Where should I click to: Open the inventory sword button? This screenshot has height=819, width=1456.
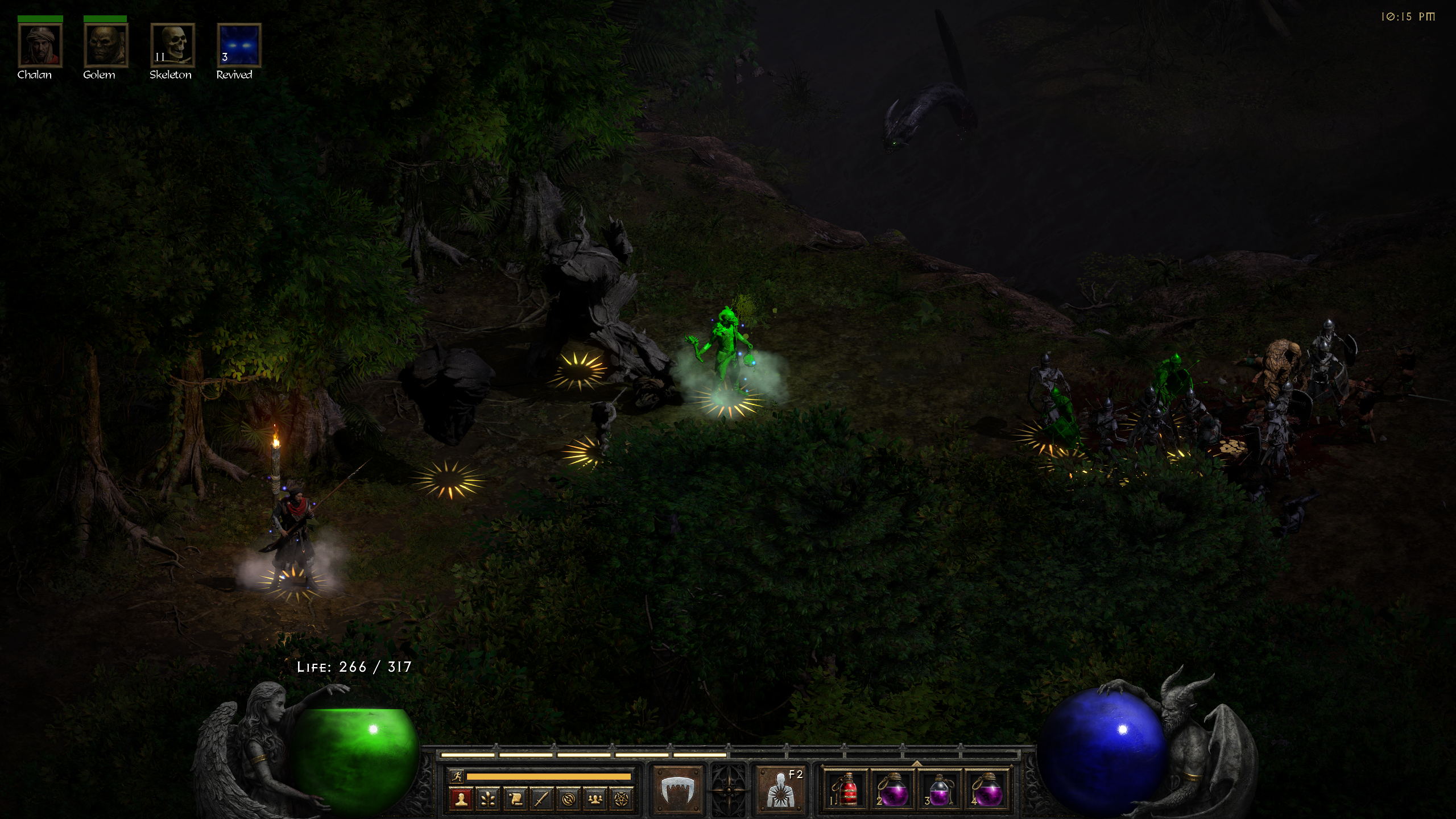point(541,799)
